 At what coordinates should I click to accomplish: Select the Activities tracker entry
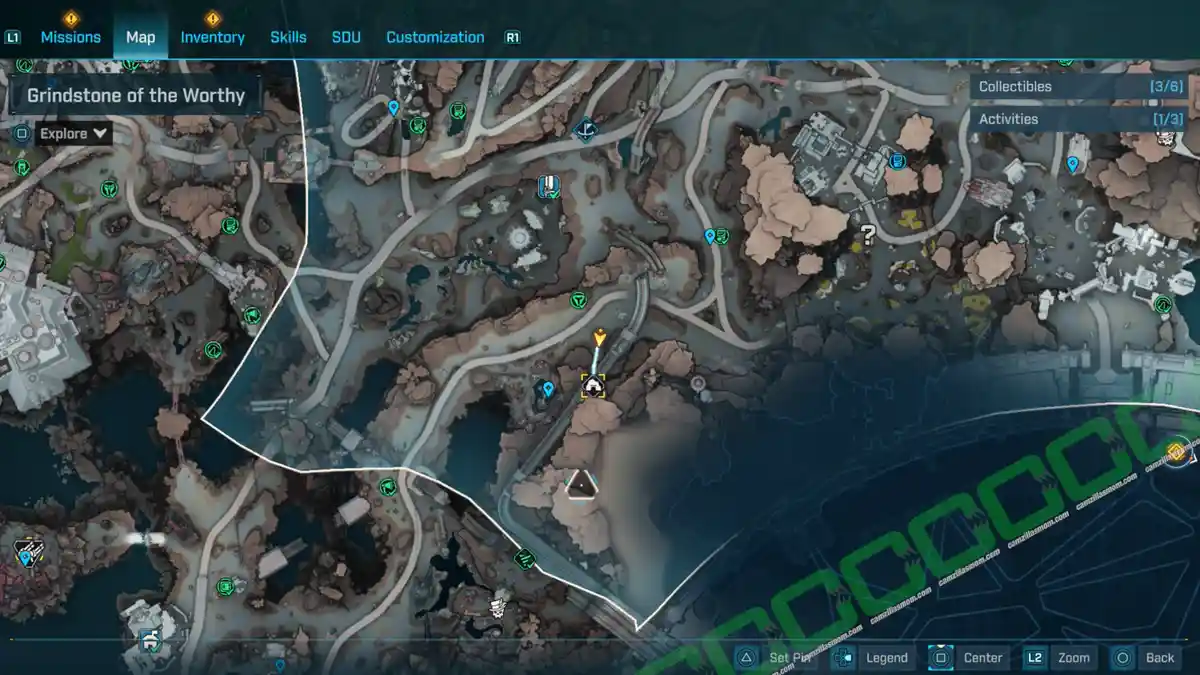tap(1080, 119)
